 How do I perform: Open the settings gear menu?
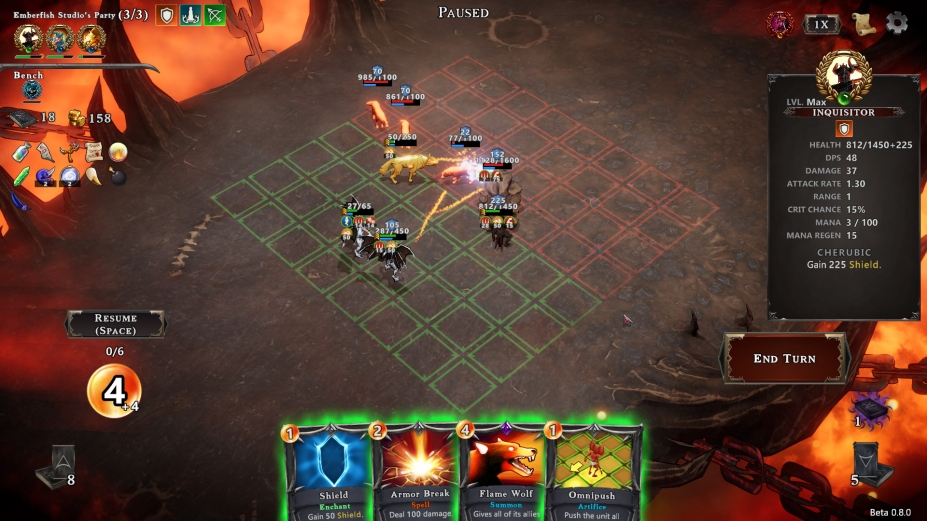click(897, 23)
